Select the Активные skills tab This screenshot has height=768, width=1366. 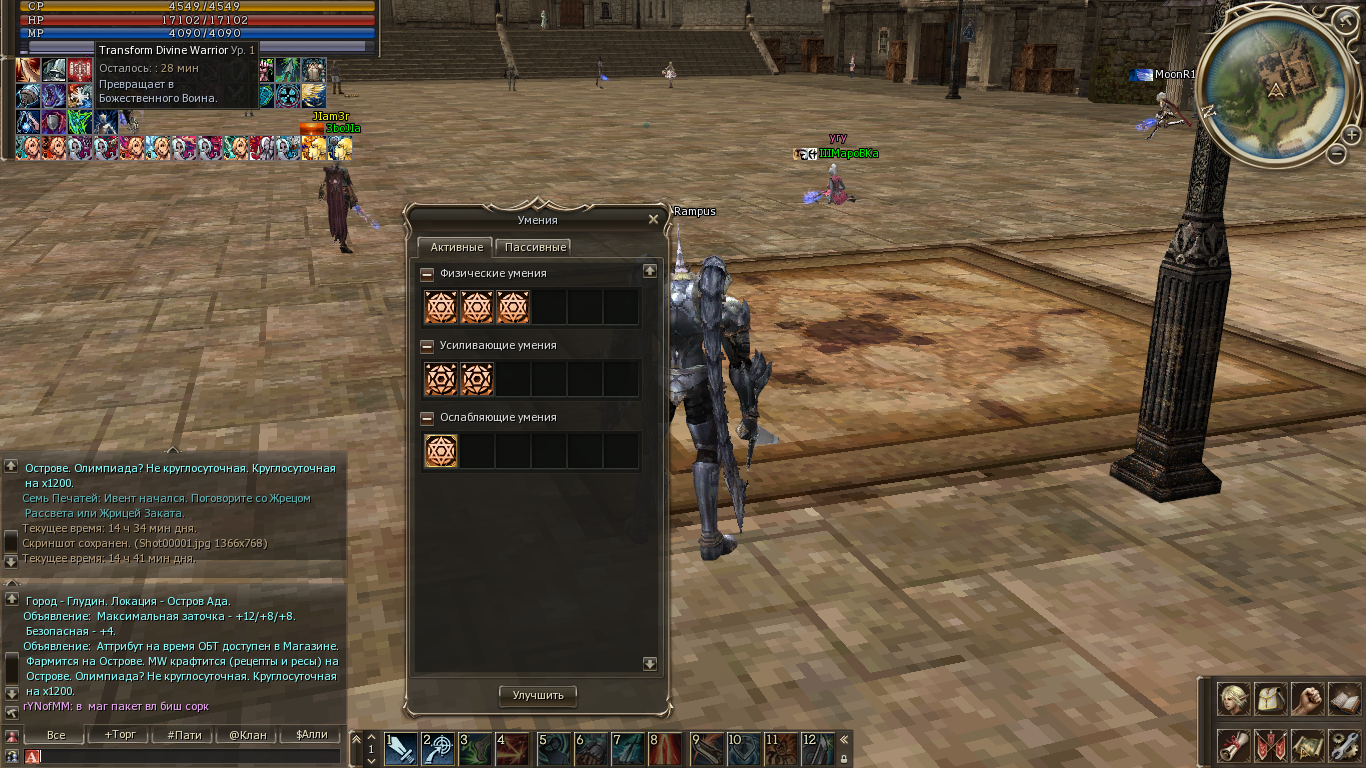coord(456,247)
